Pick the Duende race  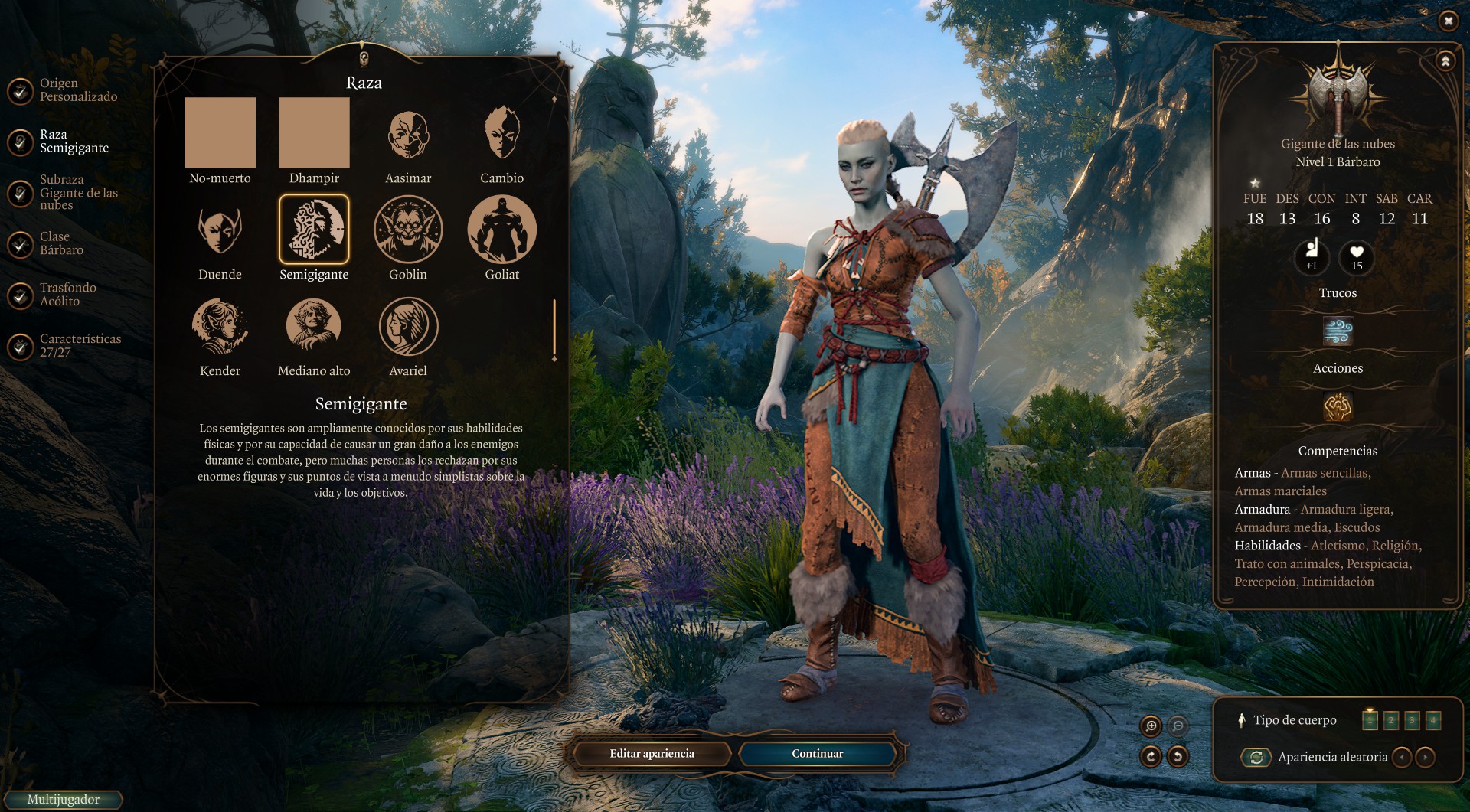(220, 230)
